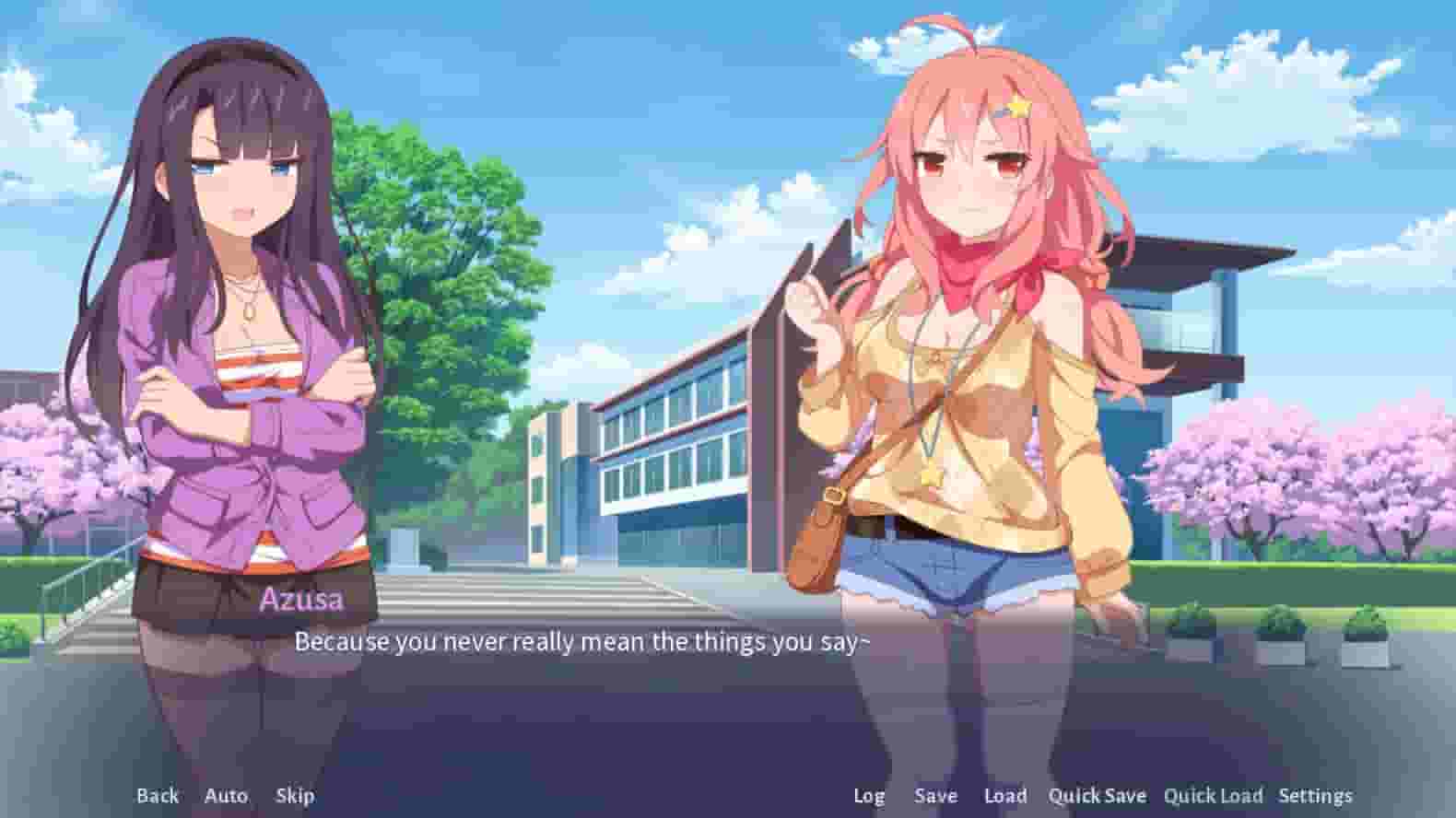Perform a Quick Save
Screen dimensions: 1456x818
point(1098,795)
